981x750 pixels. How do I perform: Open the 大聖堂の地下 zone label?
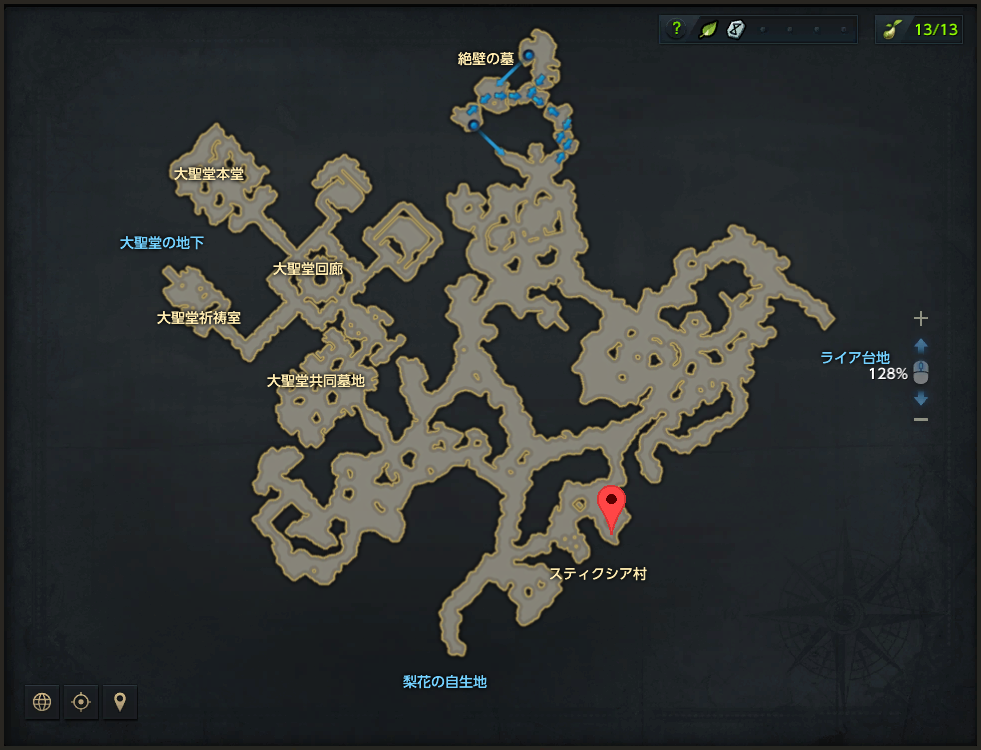[162, 242]
